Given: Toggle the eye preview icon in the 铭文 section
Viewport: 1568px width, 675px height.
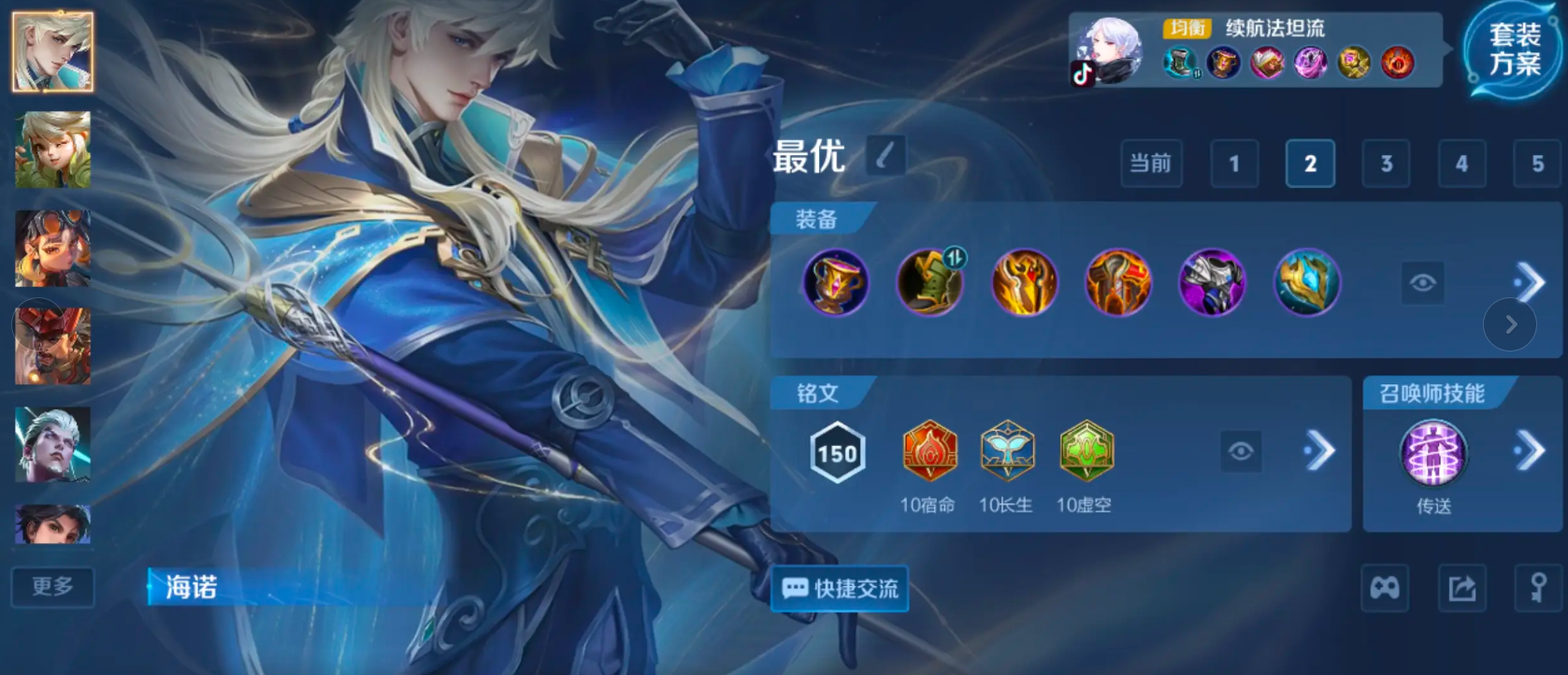Looking at the screenshot, I should pyautogui.click(x=1241, y=452).
